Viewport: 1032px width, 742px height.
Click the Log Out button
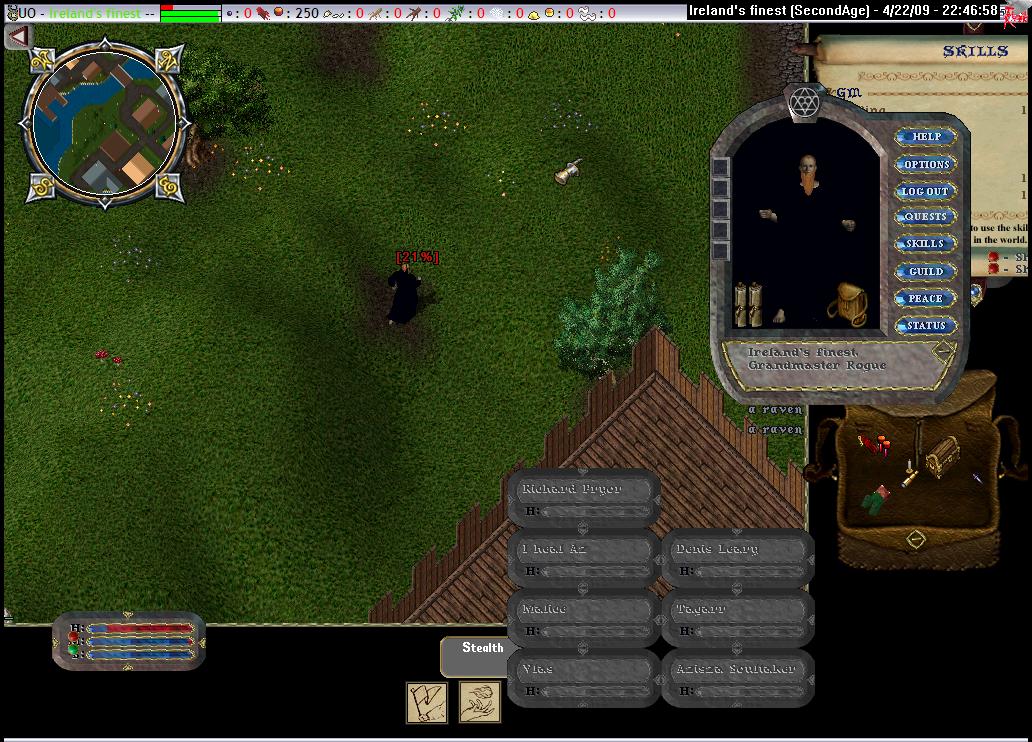(925, 191)
